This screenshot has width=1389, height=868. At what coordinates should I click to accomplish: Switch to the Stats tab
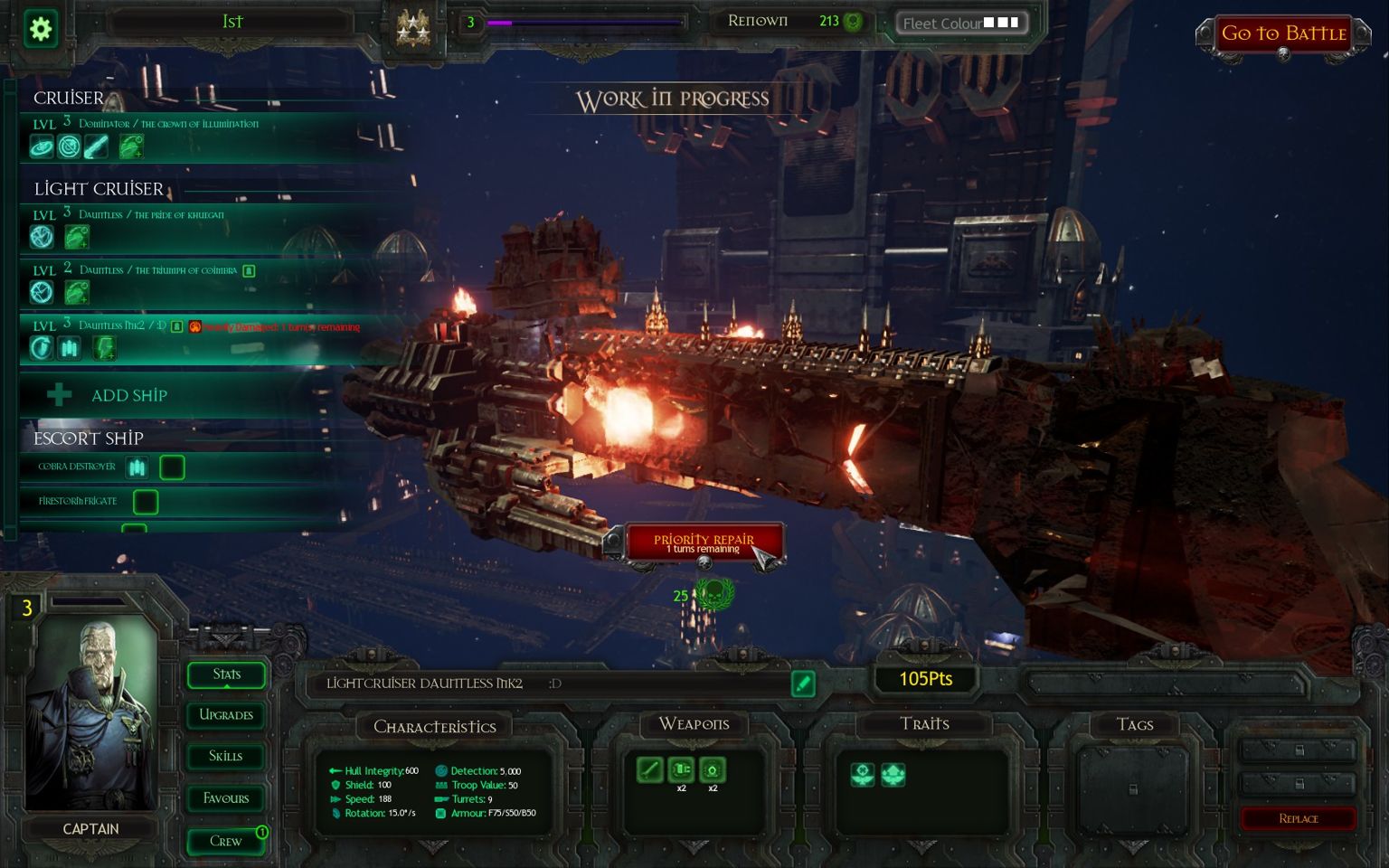[226, 675]
